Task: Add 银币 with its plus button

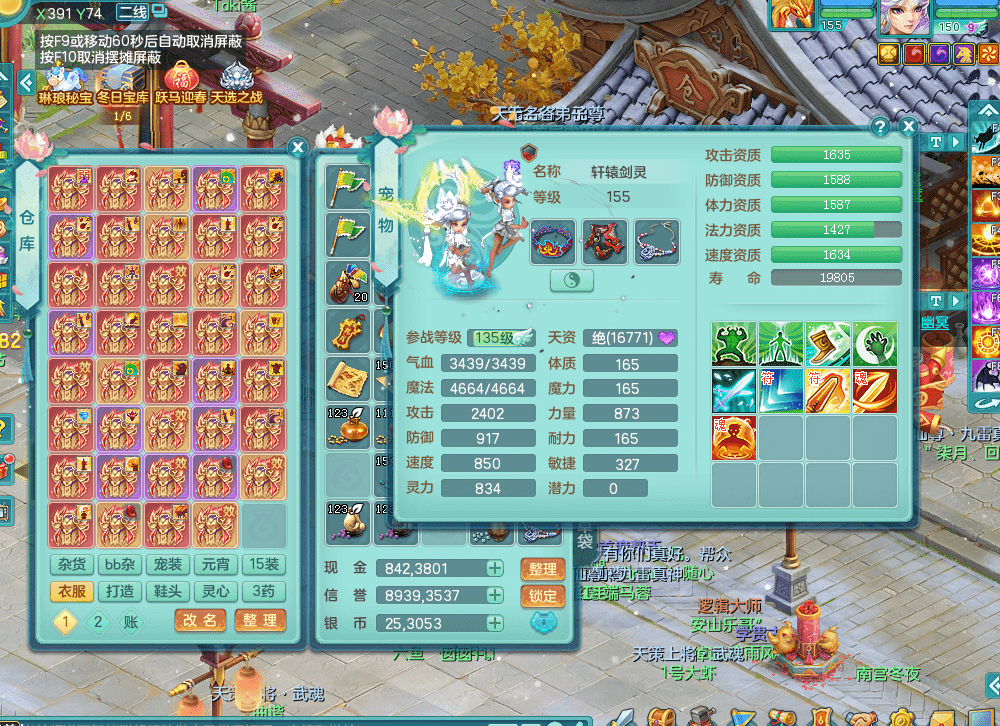Action: point(495,623)
